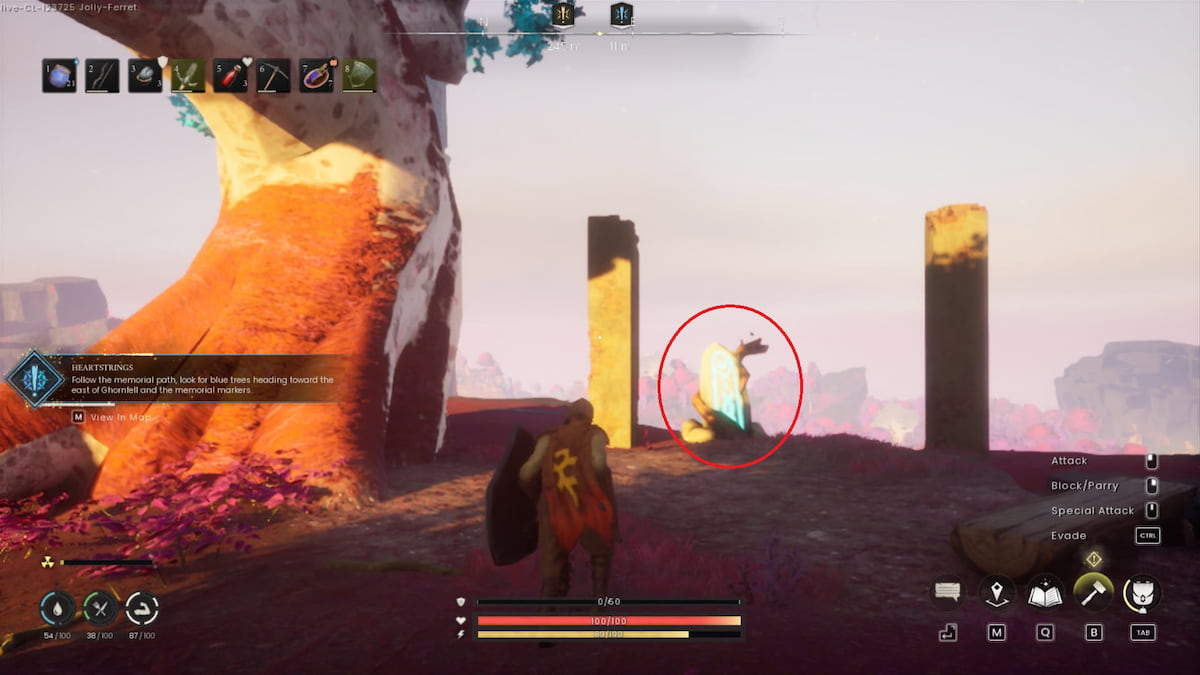Image resolution: width=1200 pixels, height=675 pixels.
Task: Open the backpack inventory icon
Action: tap(1142, 593)
